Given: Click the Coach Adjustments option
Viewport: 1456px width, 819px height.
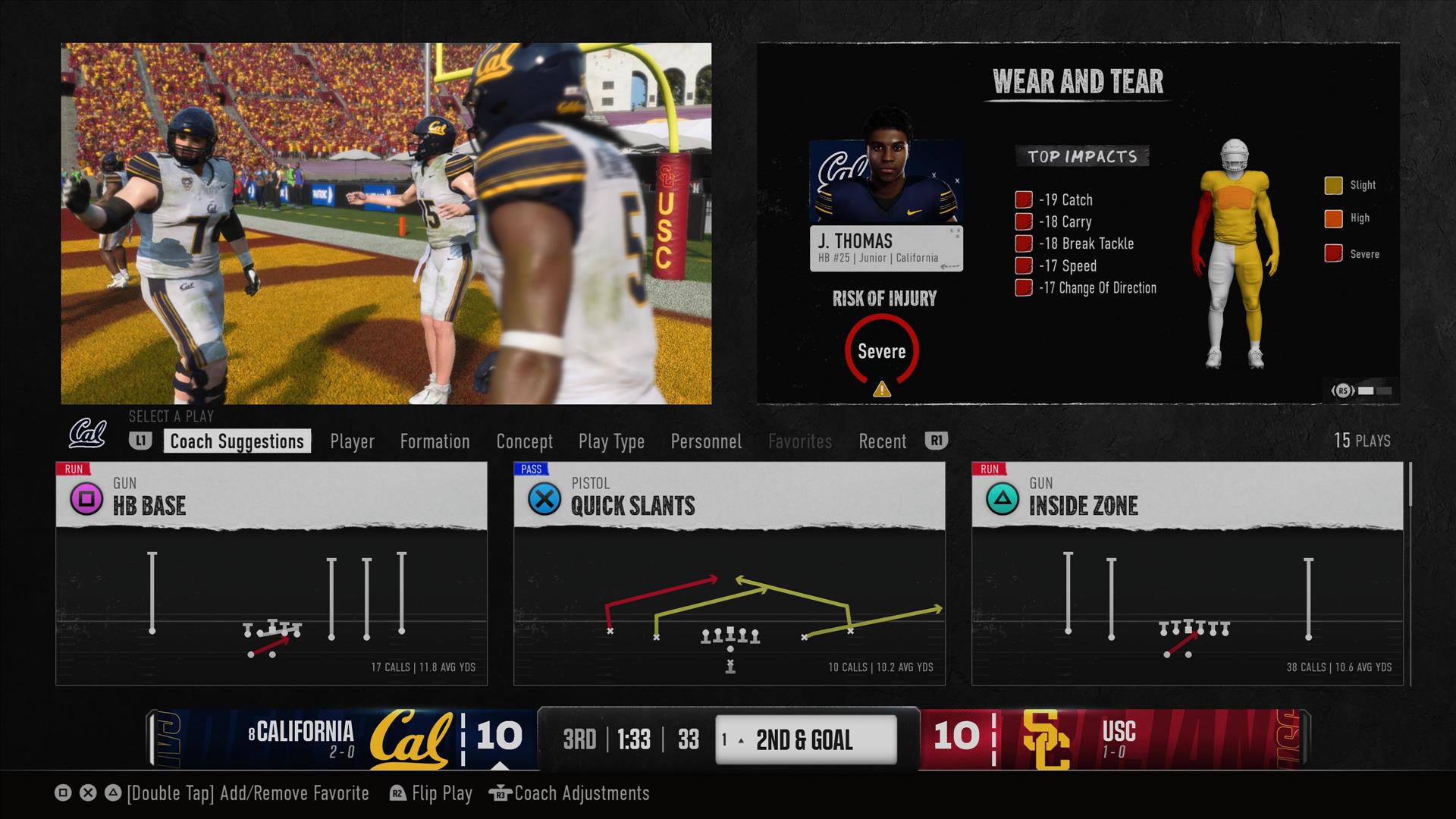Looking at the screenshot, I should 581,793.
